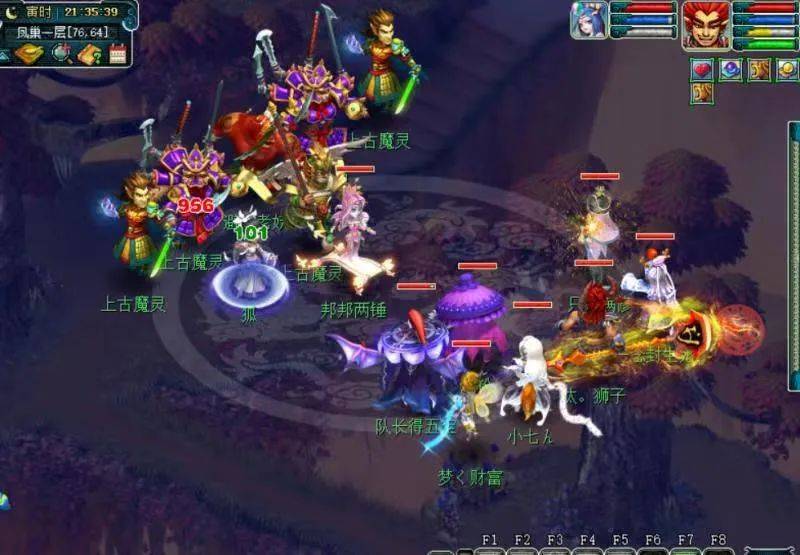This screenshot has height=555, width=800.
Task: Select the blue-haired pet portrait
Action: pyautogui.click(x=589, y=20)
